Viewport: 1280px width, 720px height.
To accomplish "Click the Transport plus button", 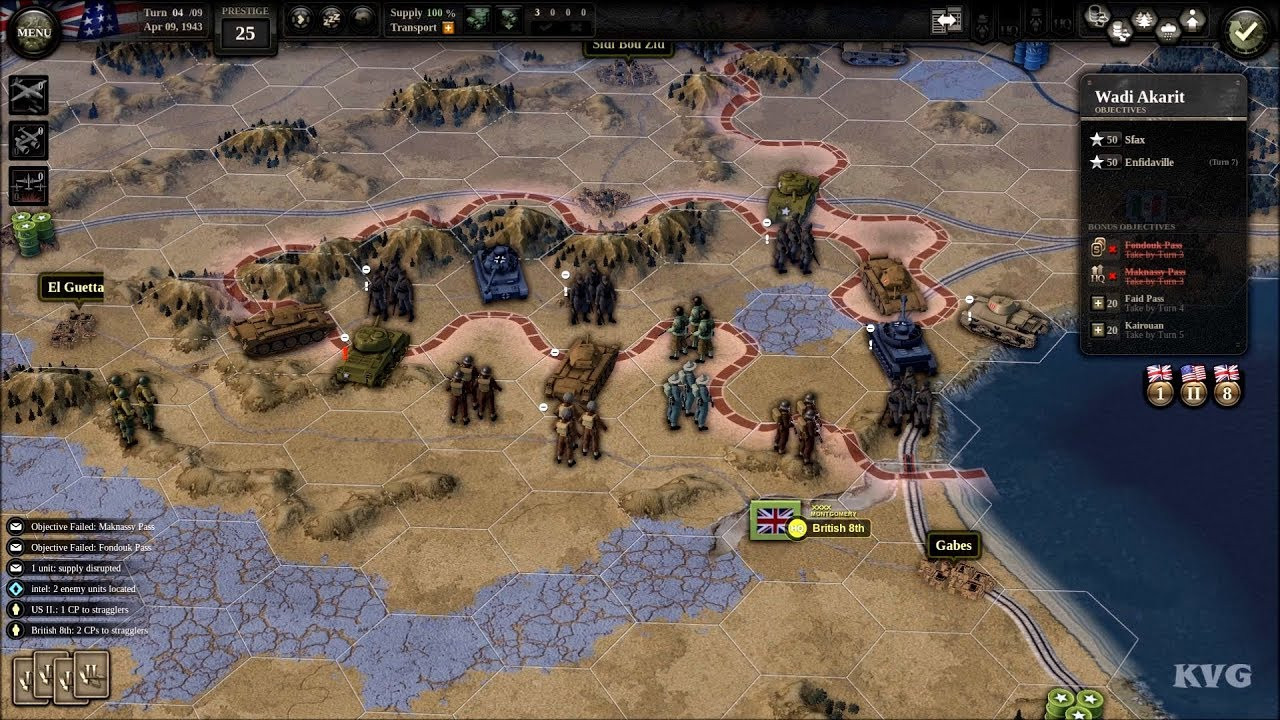I will point(448,28).
